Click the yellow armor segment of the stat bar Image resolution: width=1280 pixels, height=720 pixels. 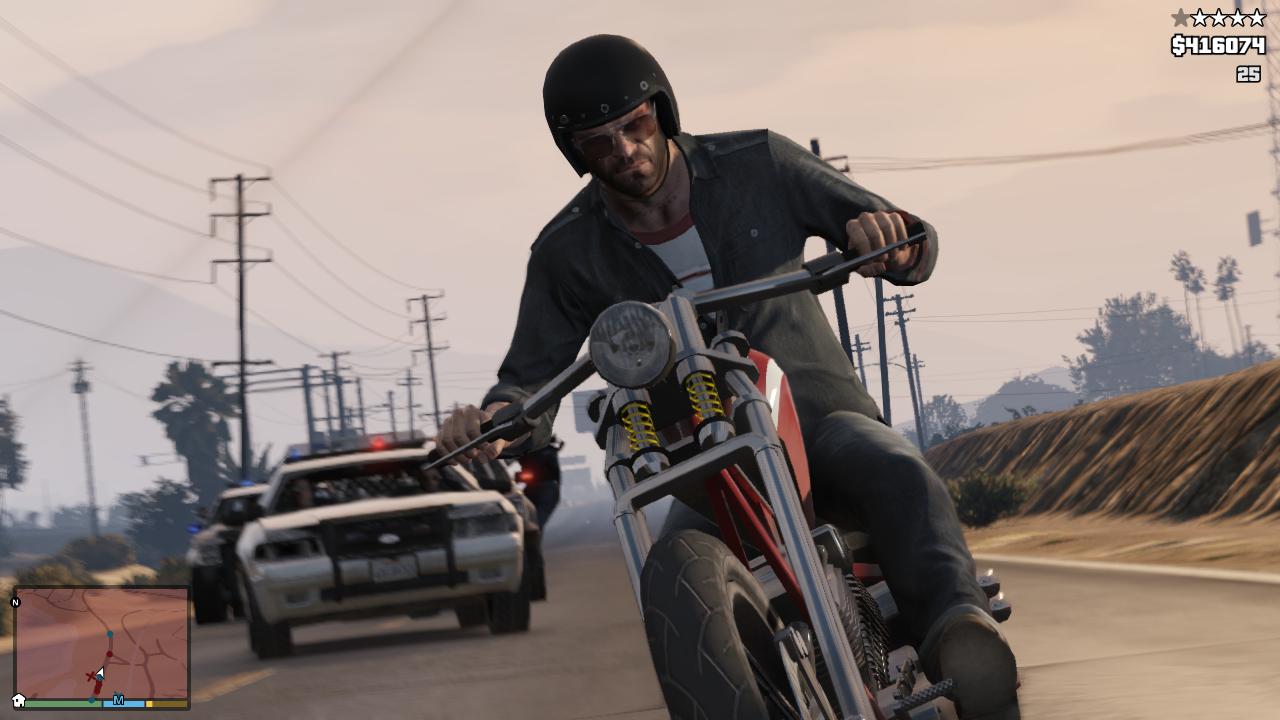coord(149,704)
